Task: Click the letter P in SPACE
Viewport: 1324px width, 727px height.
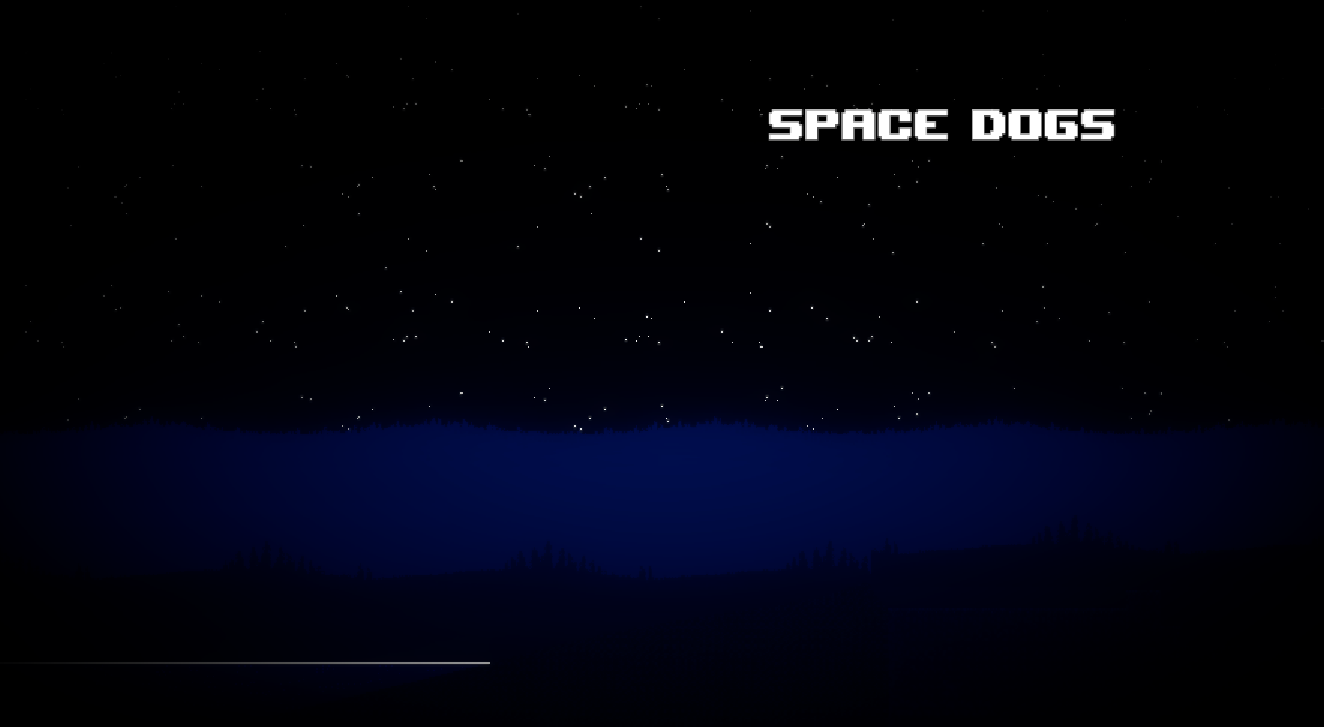Action: (822, 124)
